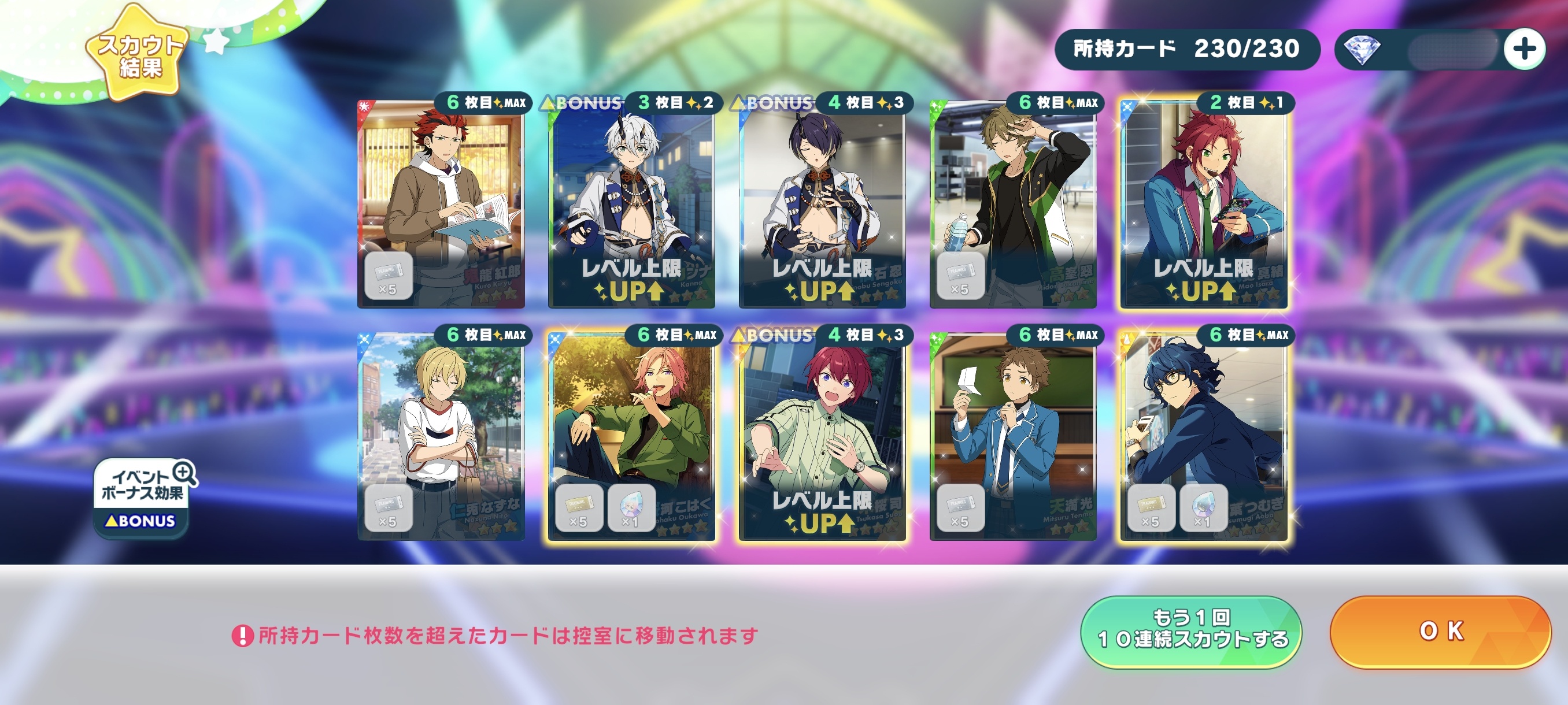Viewport: 1568px width, 705px height.
Task: Add more diamonds with the plus button
Action: tap(1523, 49)
